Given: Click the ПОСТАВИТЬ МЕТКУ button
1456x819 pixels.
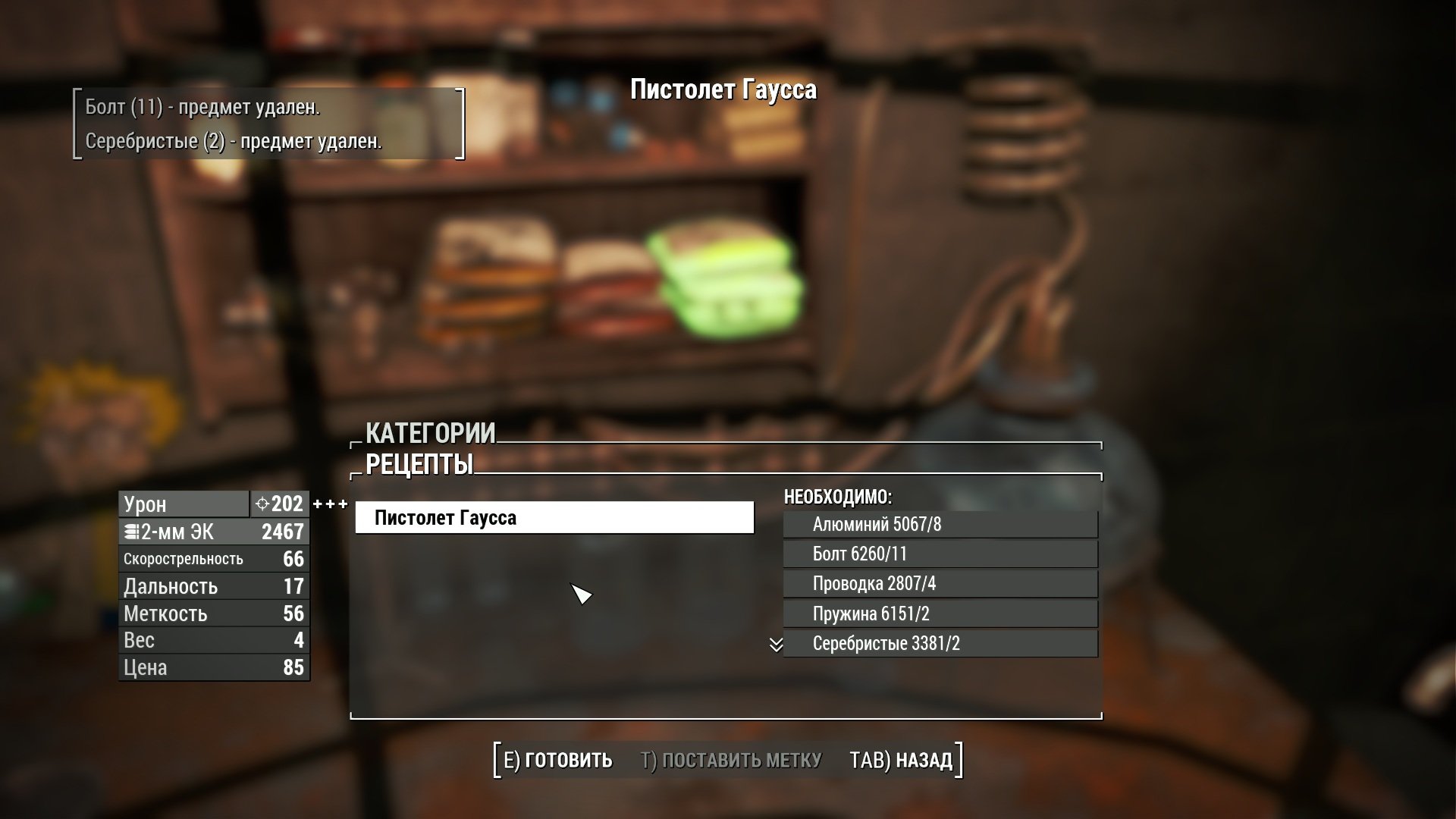Looking at the screenshot, I should 731,760.
